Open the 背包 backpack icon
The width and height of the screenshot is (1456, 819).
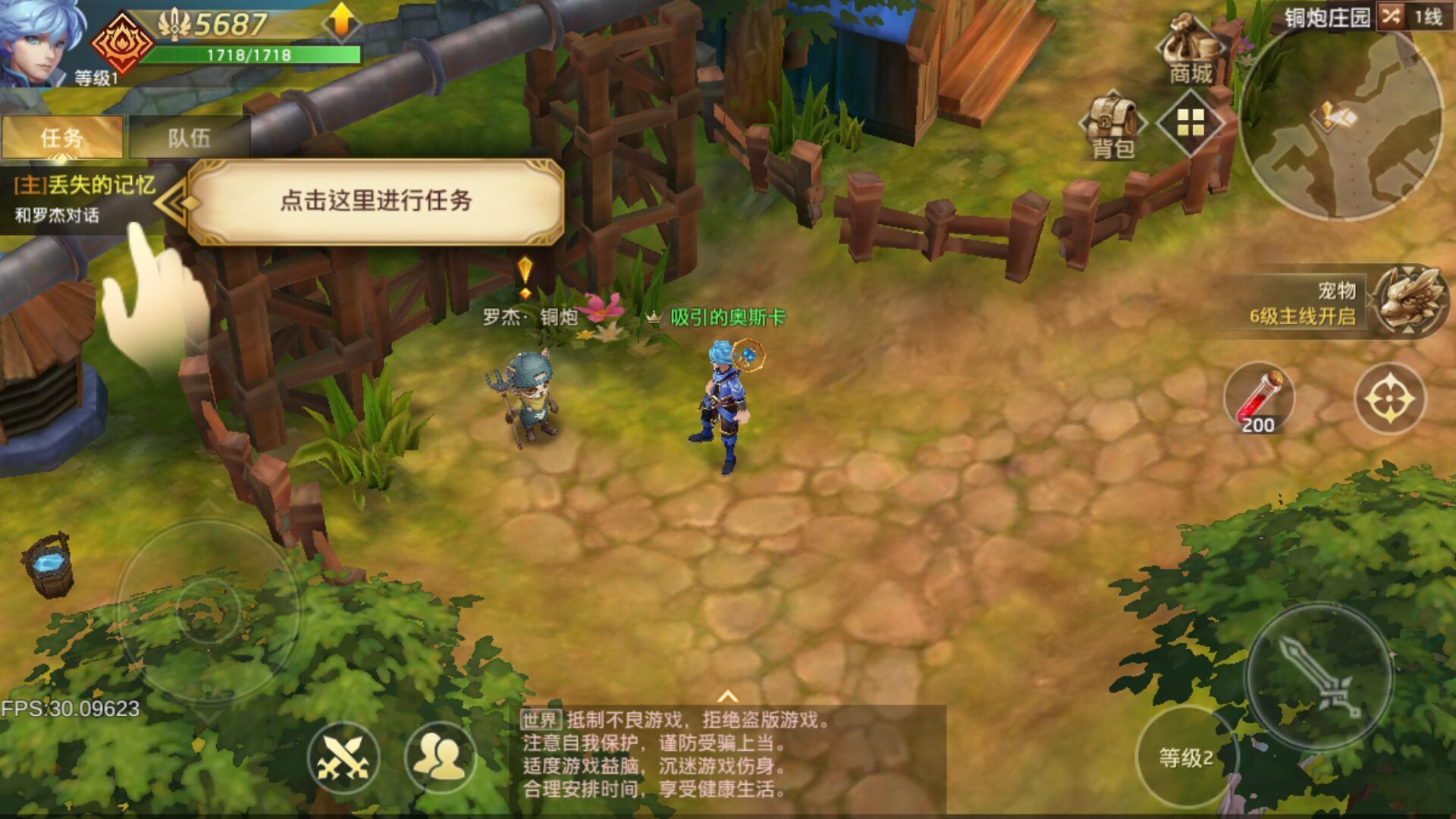coord(1112,121)
